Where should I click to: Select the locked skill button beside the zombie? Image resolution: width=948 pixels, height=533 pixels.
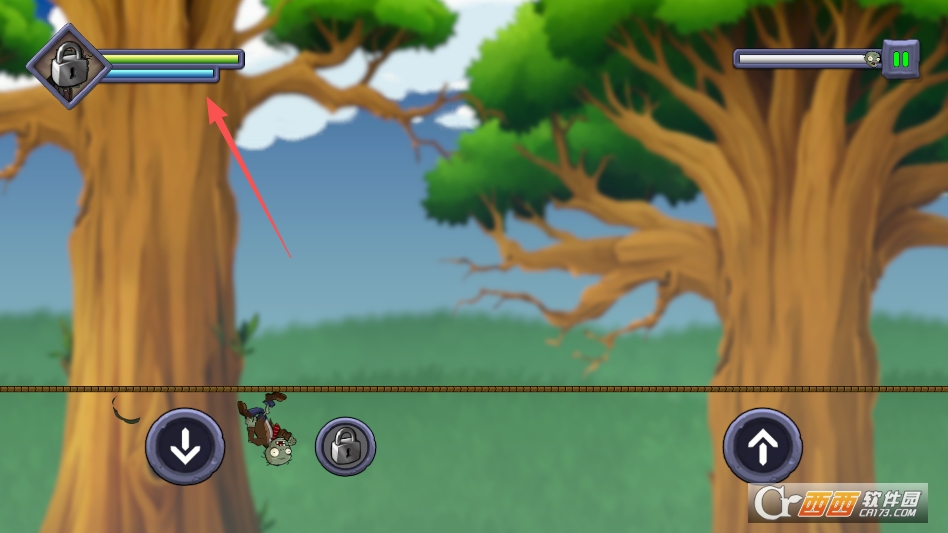coord(345,446)
